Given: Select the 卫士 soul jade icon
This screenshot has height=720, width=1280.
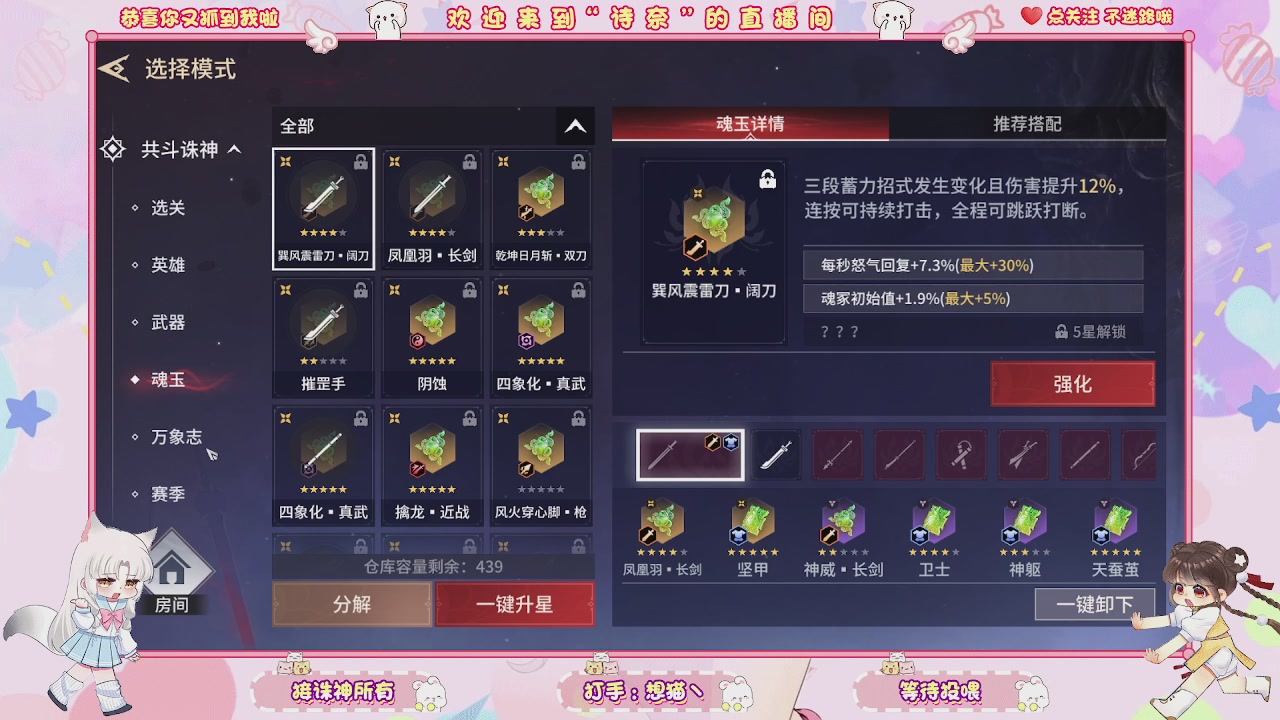Looking at the screenshot, I should coord(933,525).
